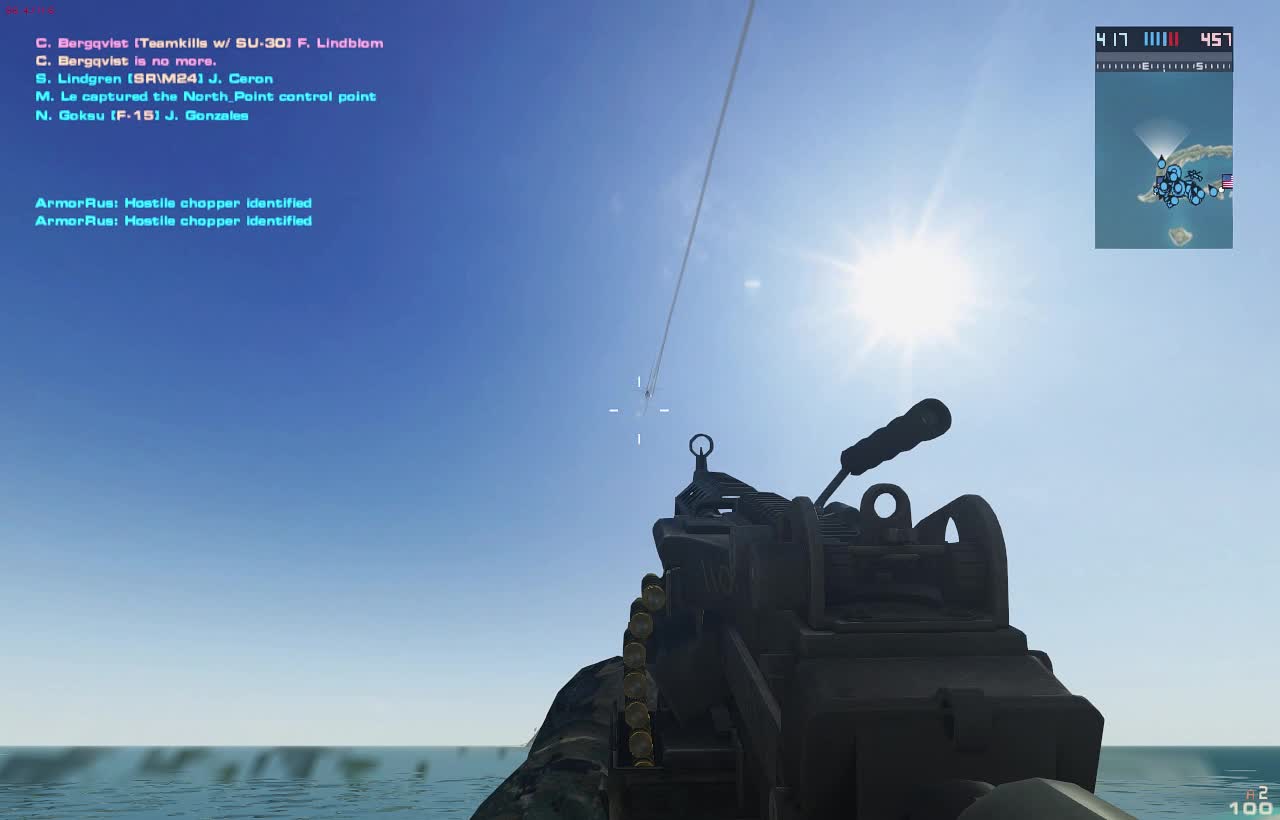Click the grenade count icon near the health display
Image resolution: width=1280 pixels, height=820 pixels.
click(x=1250, y=794)
